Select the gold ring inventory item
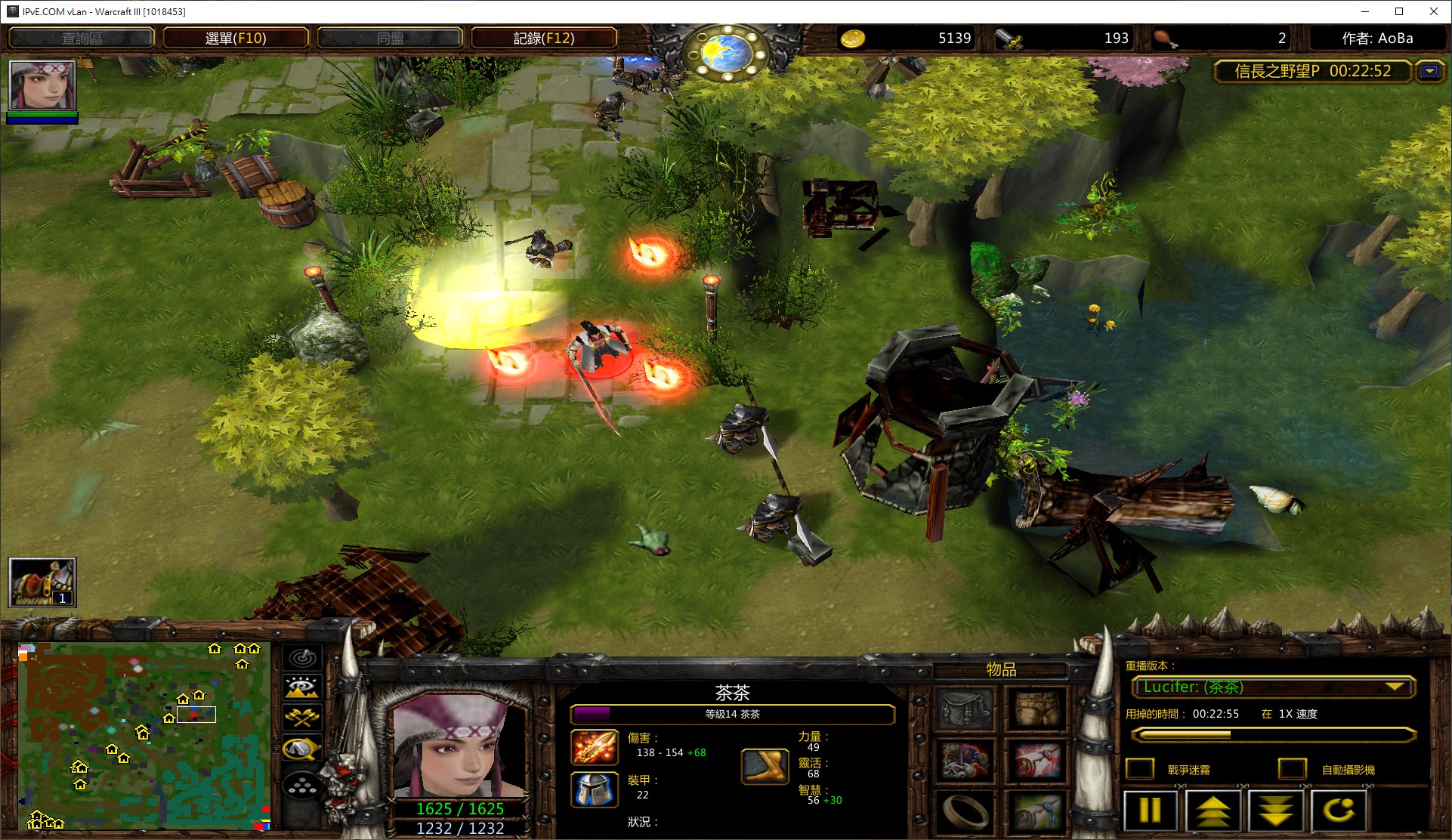The height and width of the screenshot is (840, 1452). point(965,812)
